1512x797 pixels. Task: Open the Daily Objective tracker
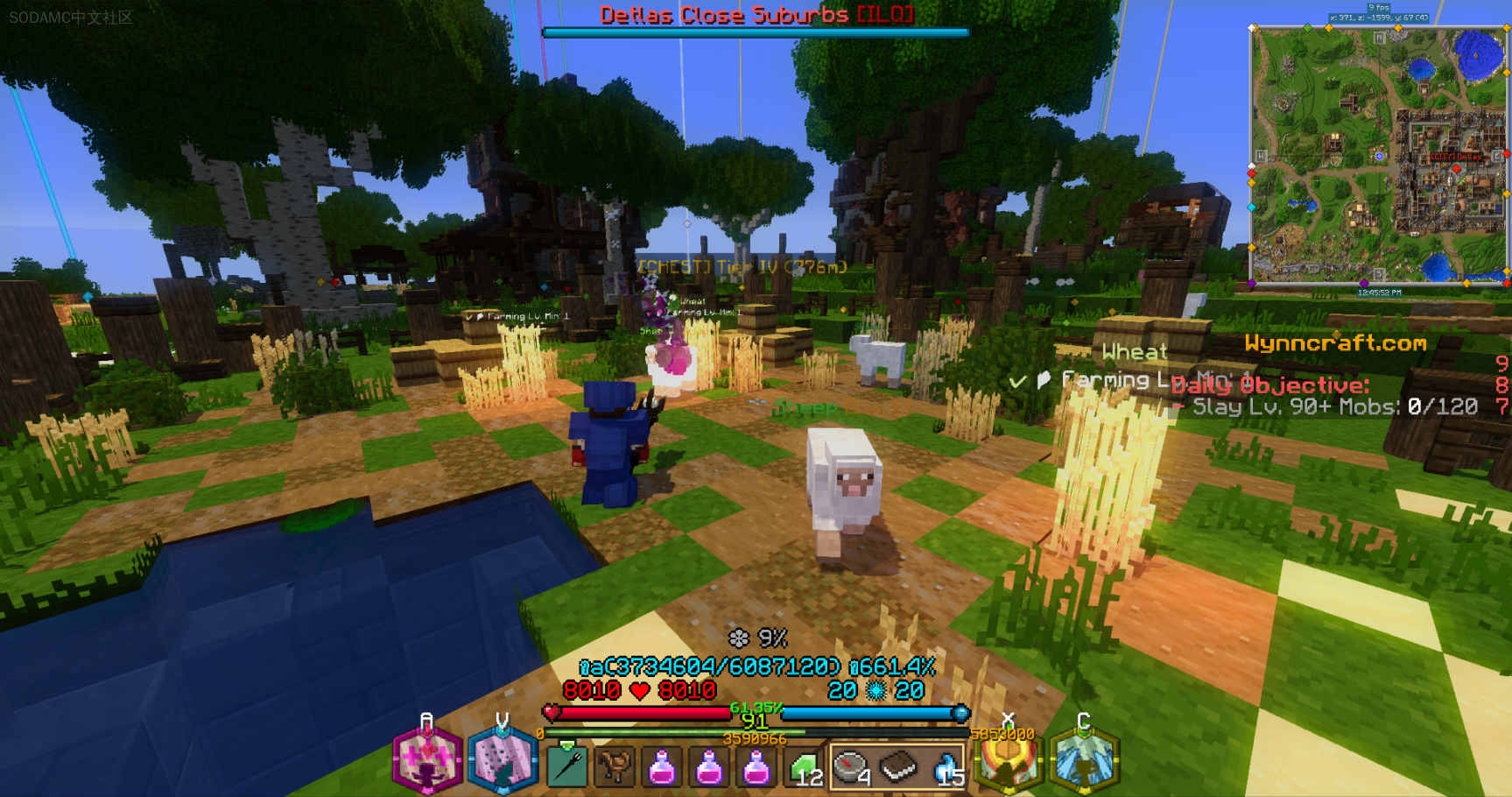pyautogui.click(x=1269, y=385)
